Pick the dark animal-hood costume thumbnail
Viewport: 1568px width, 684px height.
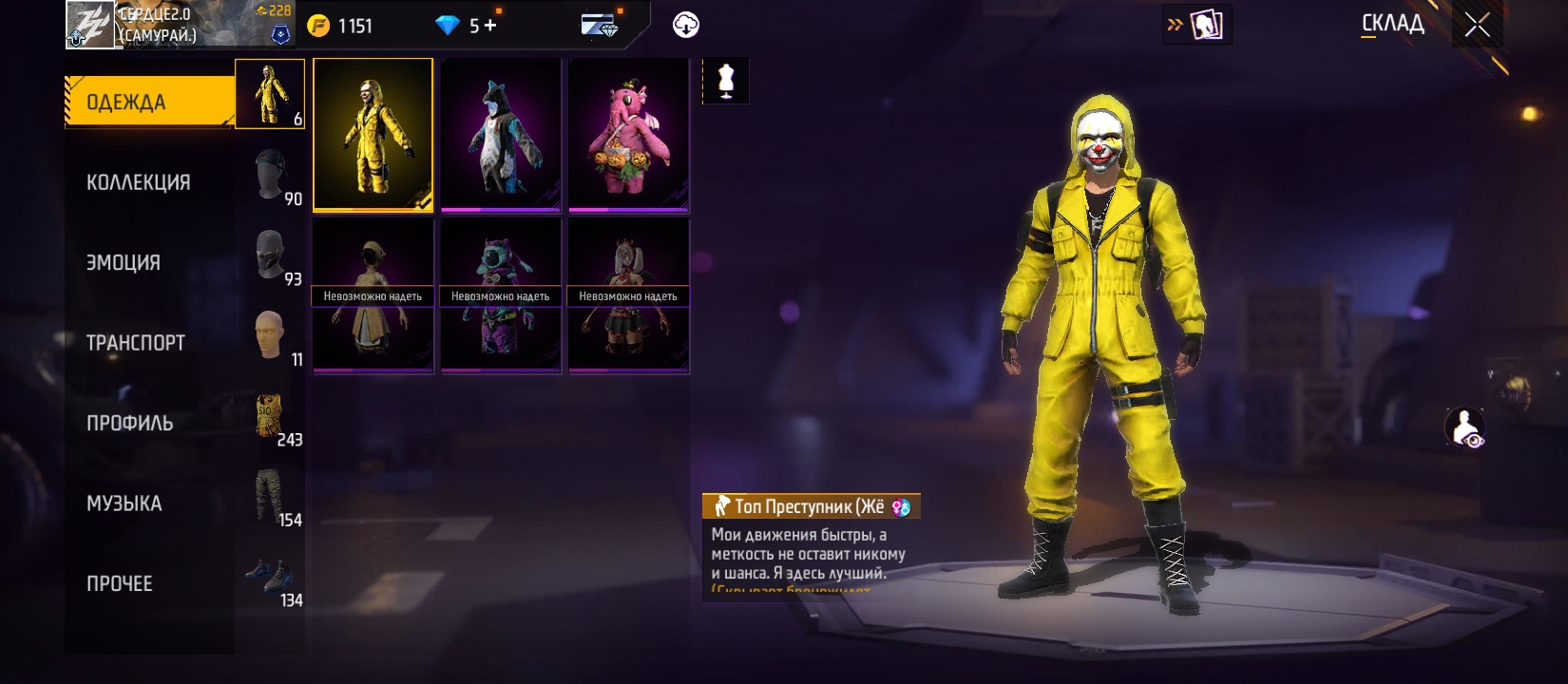pyautogui.click(x=501, y=134)
